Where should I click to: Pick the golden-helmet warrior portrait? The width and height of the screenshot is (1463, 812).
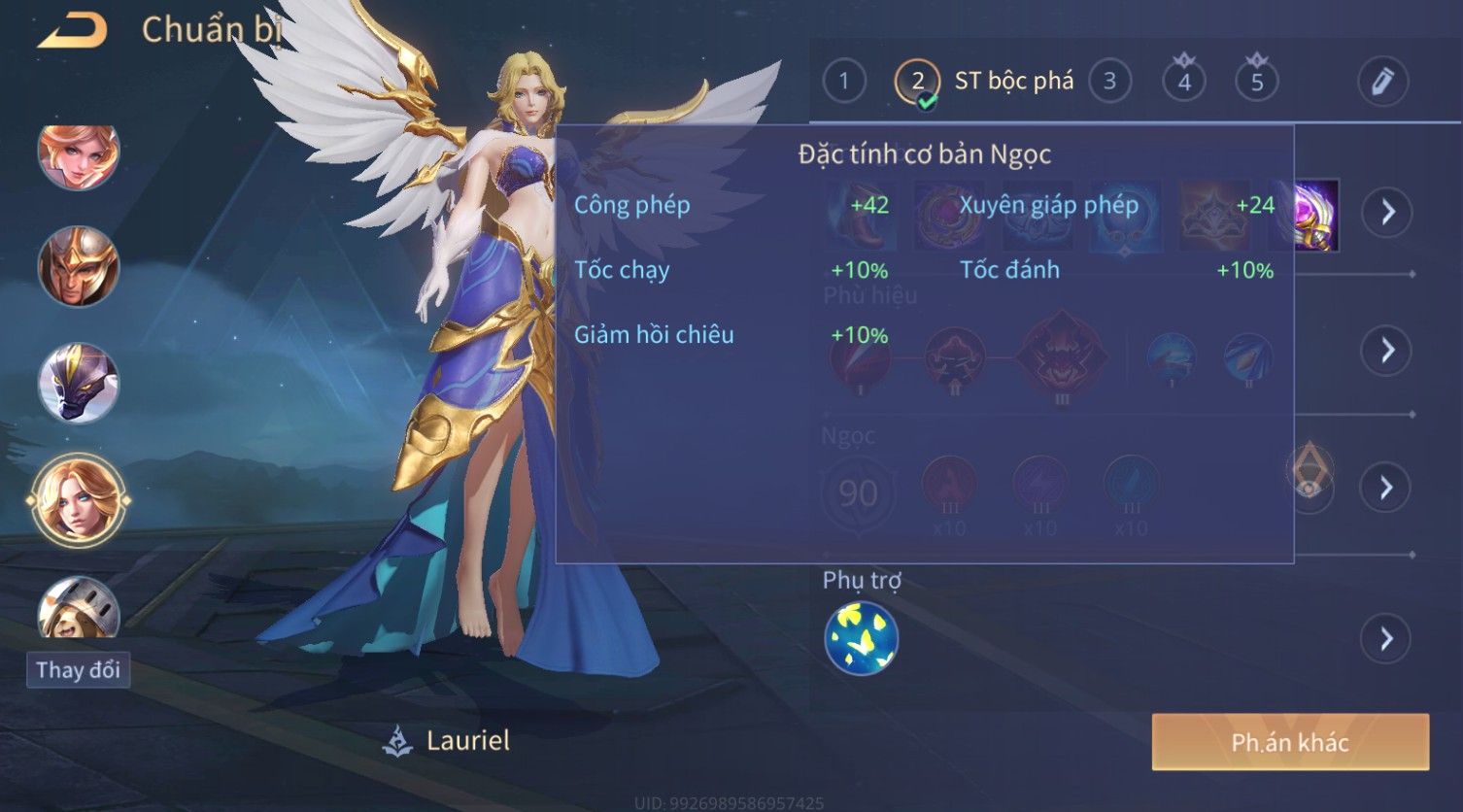(78, 267)
